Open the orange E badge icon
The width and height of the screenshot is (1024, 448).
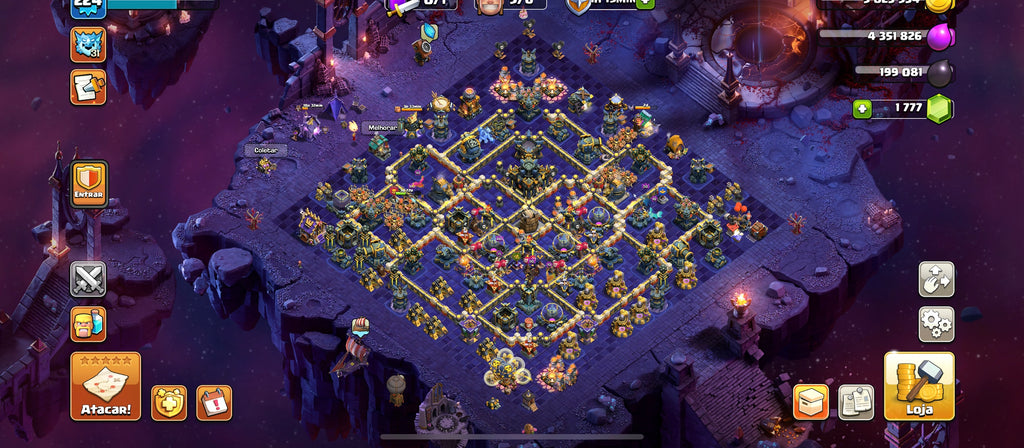pyautogui.click(x=88, y=87)
